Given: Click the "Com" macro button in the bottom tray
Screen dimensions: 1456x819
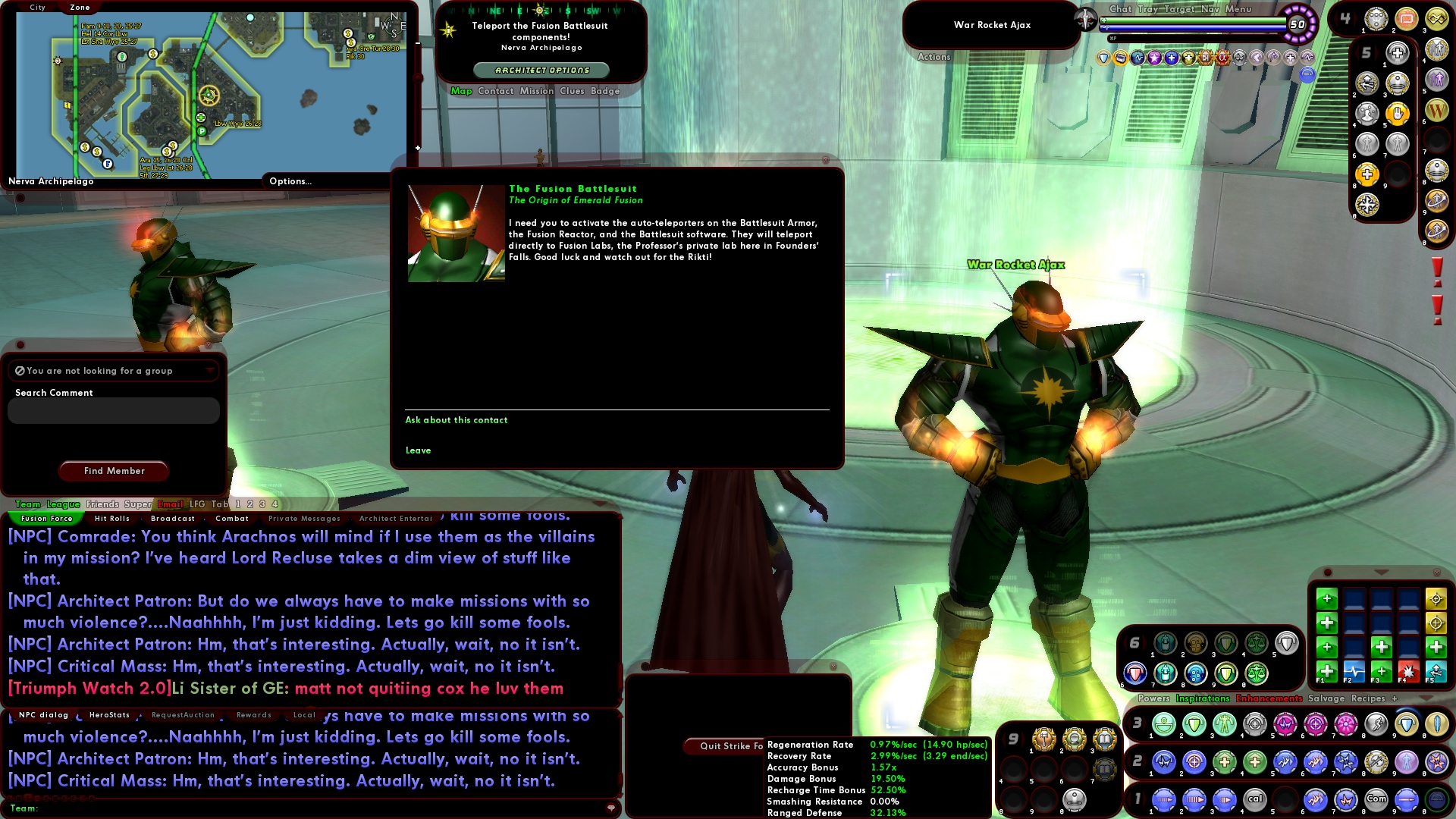Looking at the screenshot, I should click(x=1376, y=799).
